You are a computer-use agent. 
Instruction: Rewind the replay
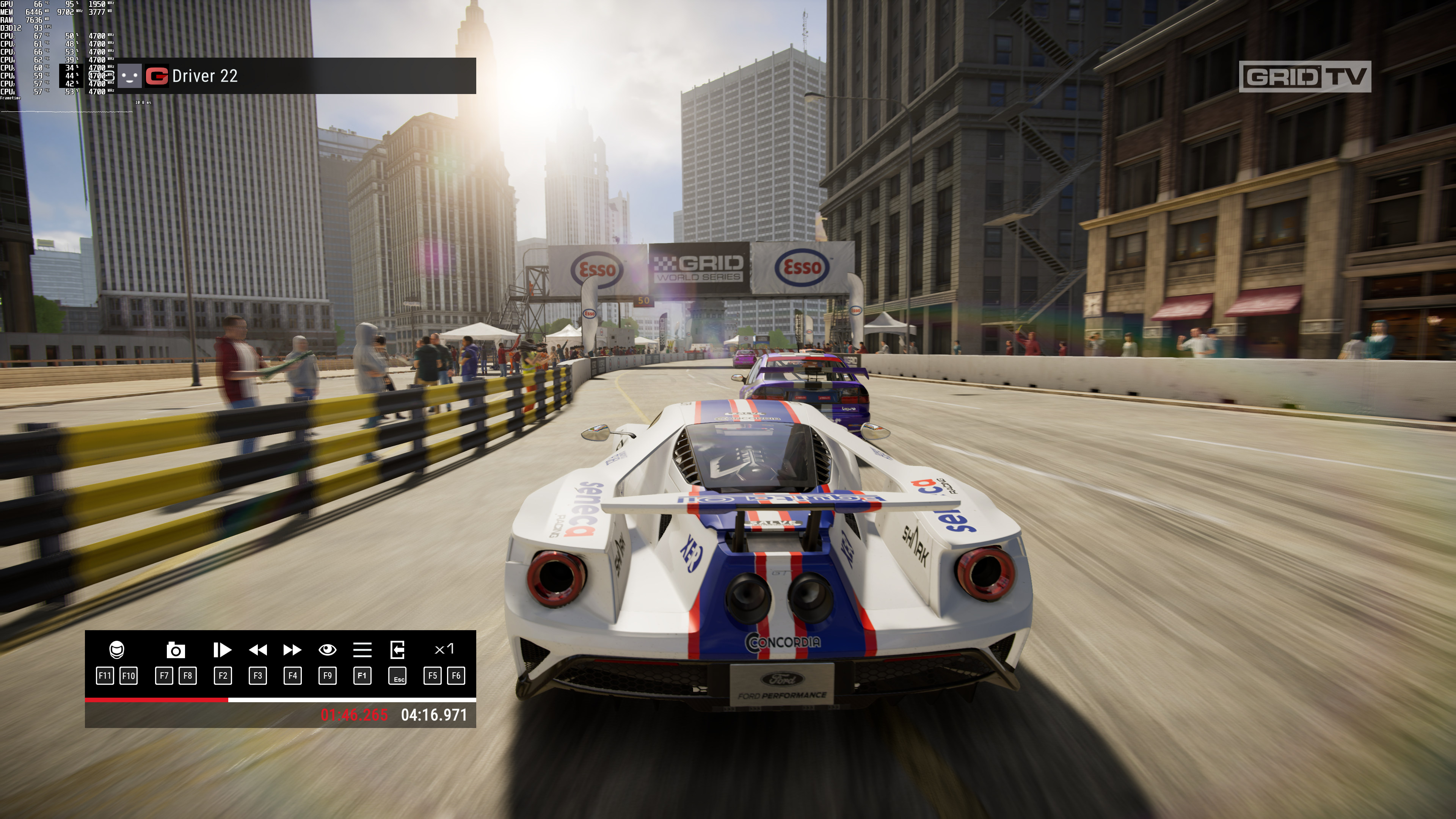point(258,650)
